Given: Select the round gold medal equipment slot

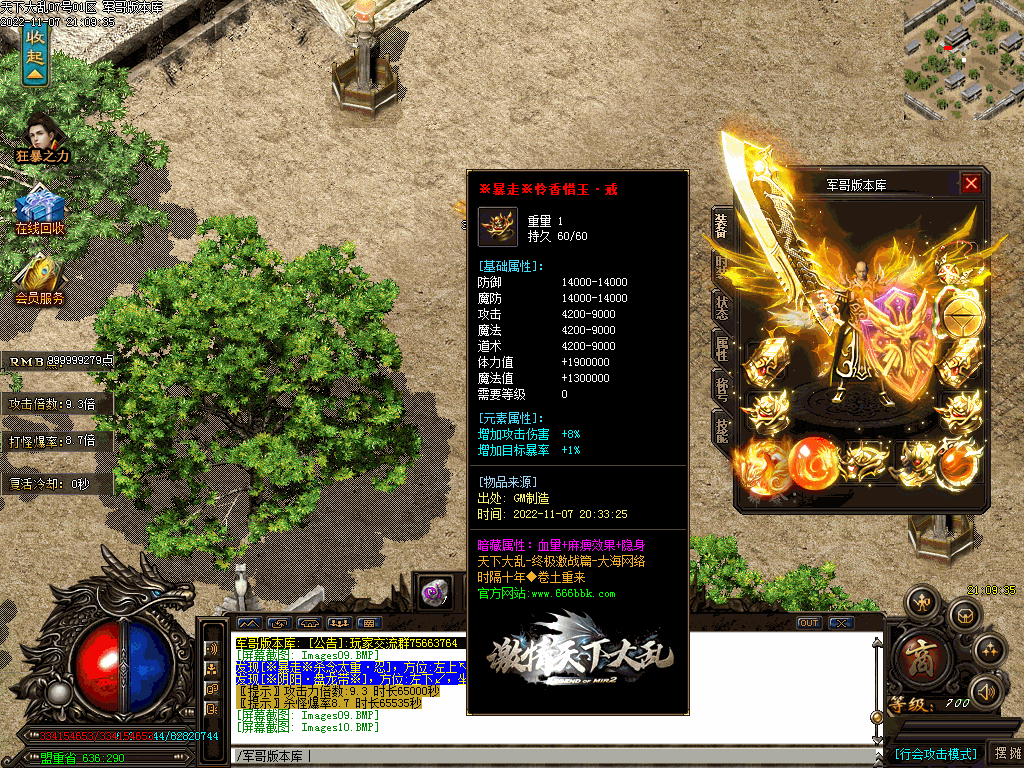Looking at the screenshot, I should pos(964,319).
